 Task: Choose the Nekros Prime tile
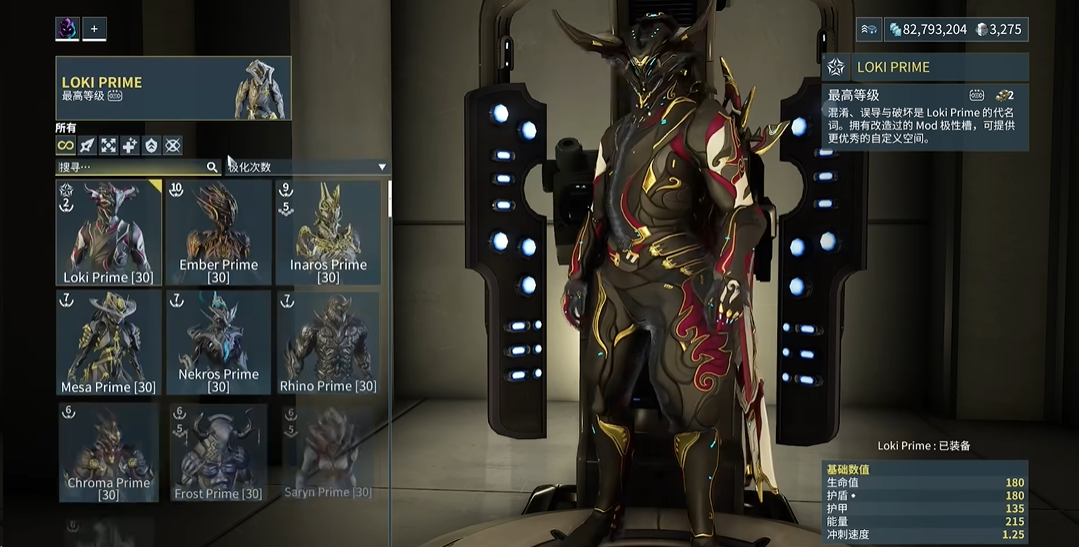(x=218, y=342)
